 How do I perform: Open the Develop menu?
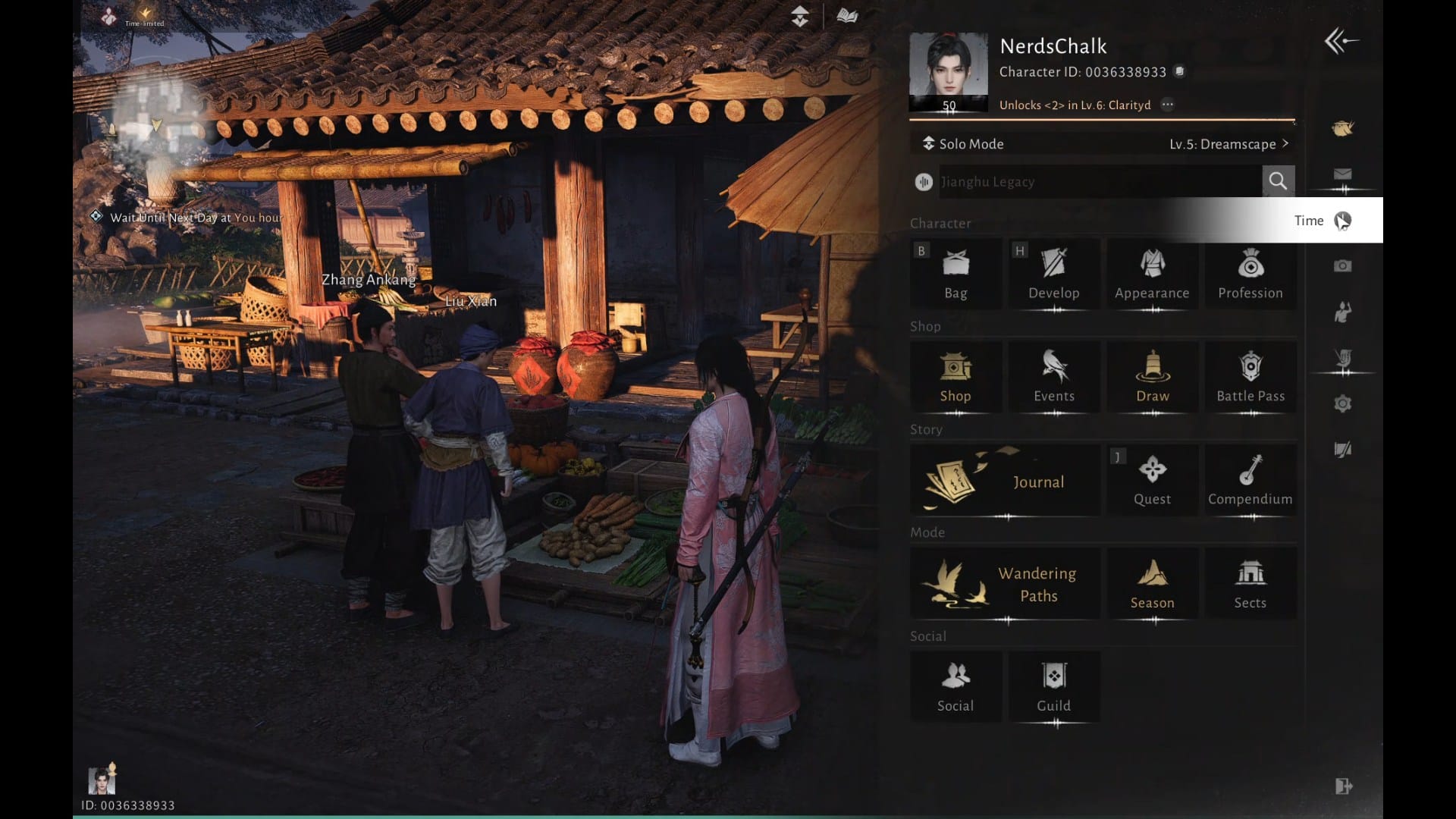[1053, 274]
